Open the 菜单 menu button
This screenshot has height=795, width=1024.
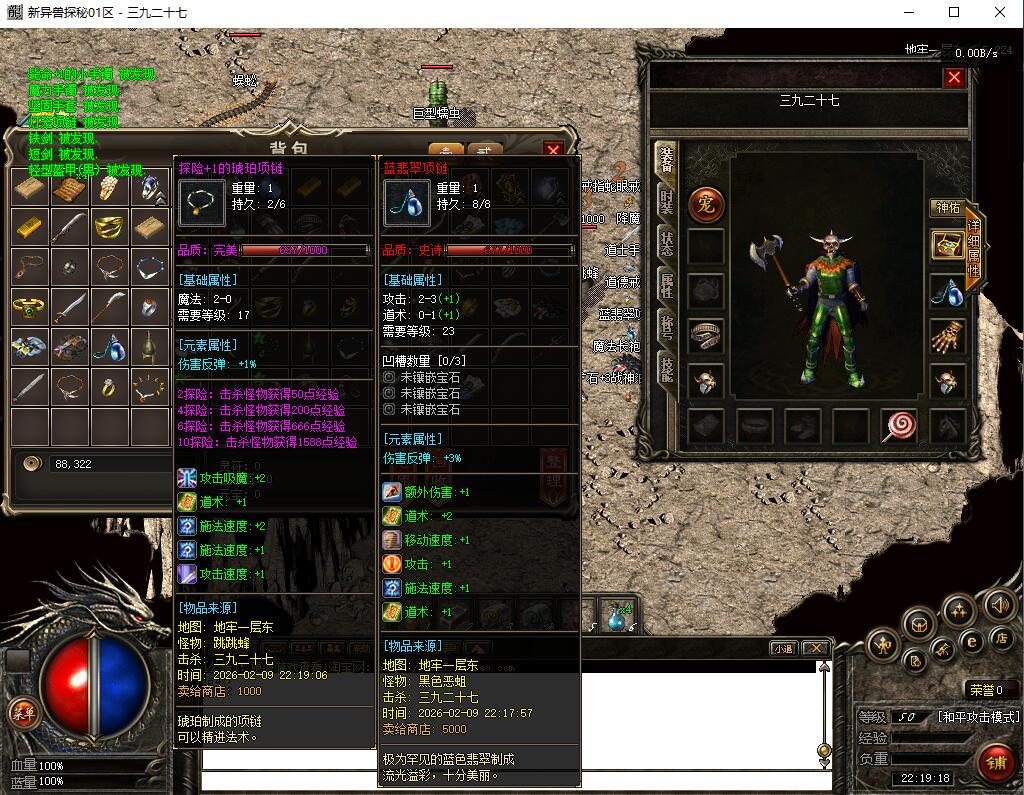pyautogui.click(x=22, y=712)
